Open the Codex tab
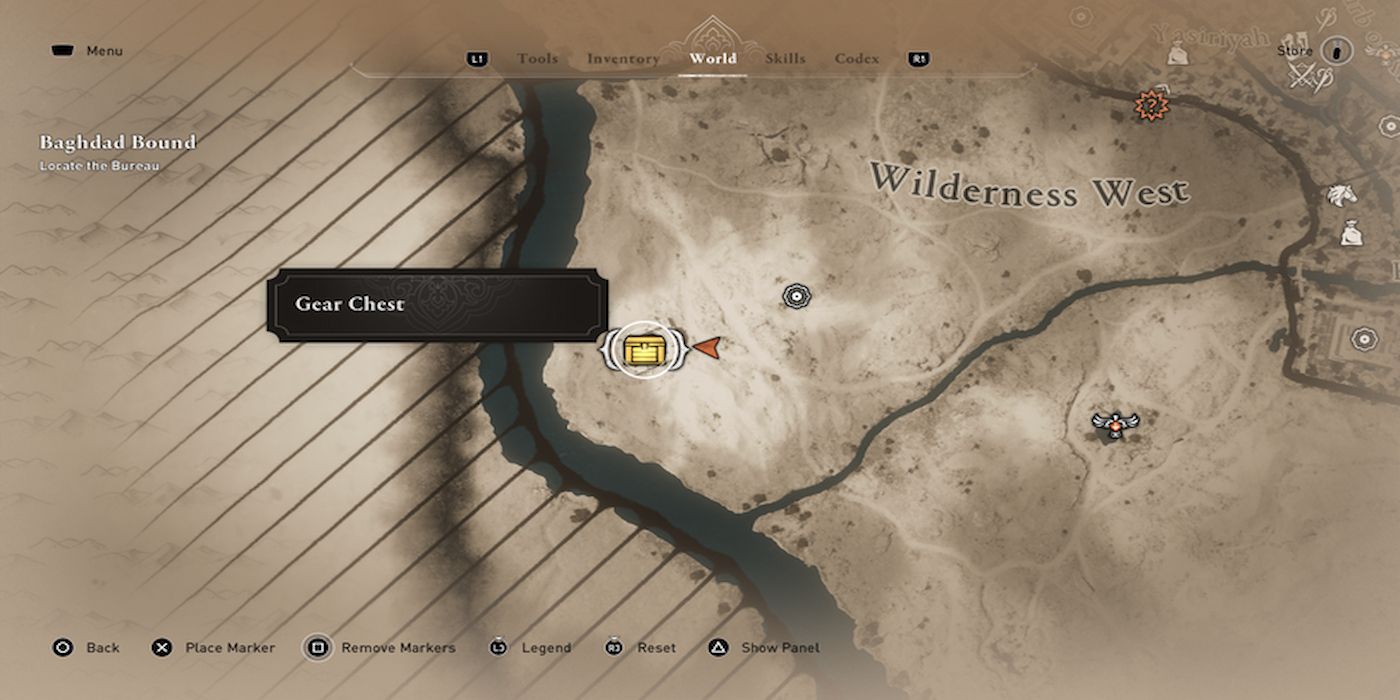 pos(857,59)
